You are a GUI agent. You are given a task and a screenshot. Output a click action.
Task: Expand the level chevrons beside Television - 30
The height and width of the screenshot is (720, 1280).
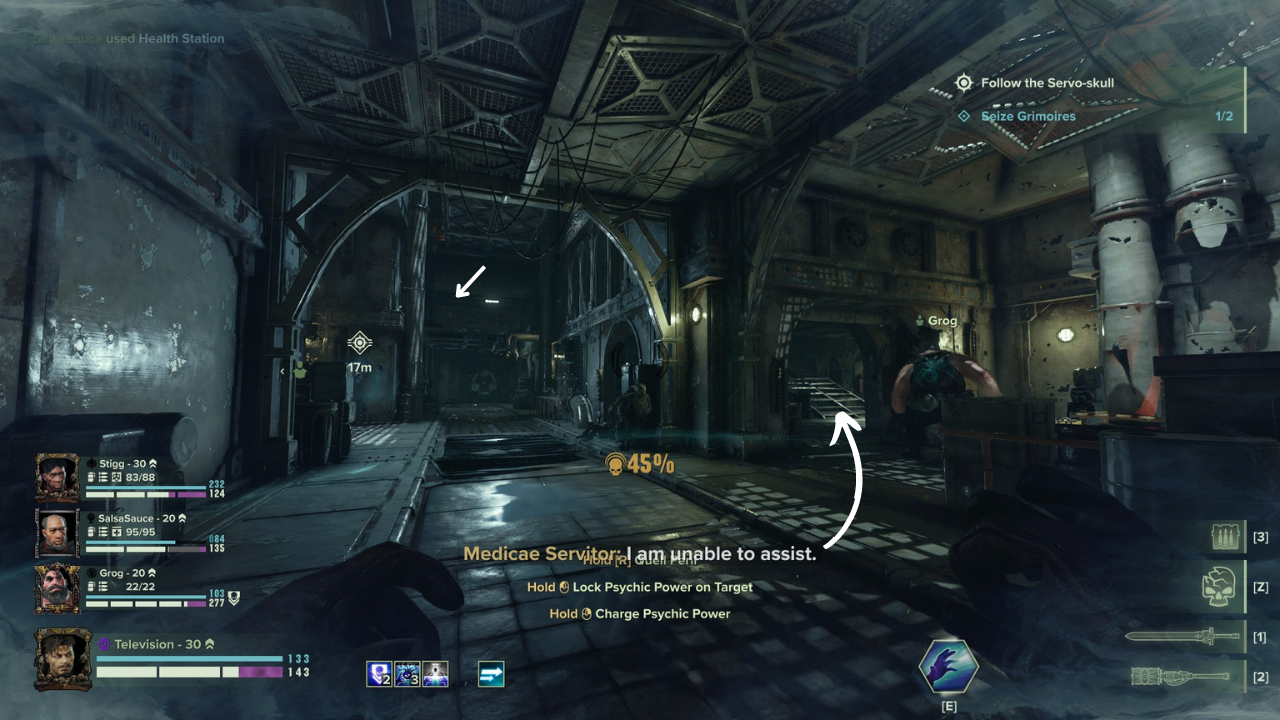click(x=210, y=644)
